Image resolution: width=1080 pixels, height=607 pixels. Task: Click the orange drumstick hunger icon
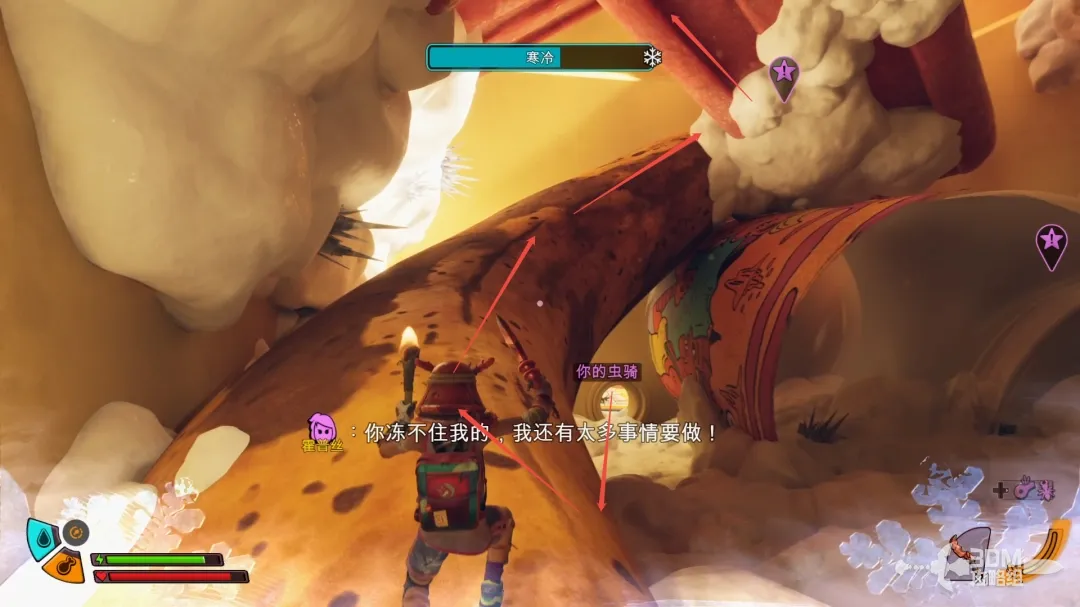(63, 568)
